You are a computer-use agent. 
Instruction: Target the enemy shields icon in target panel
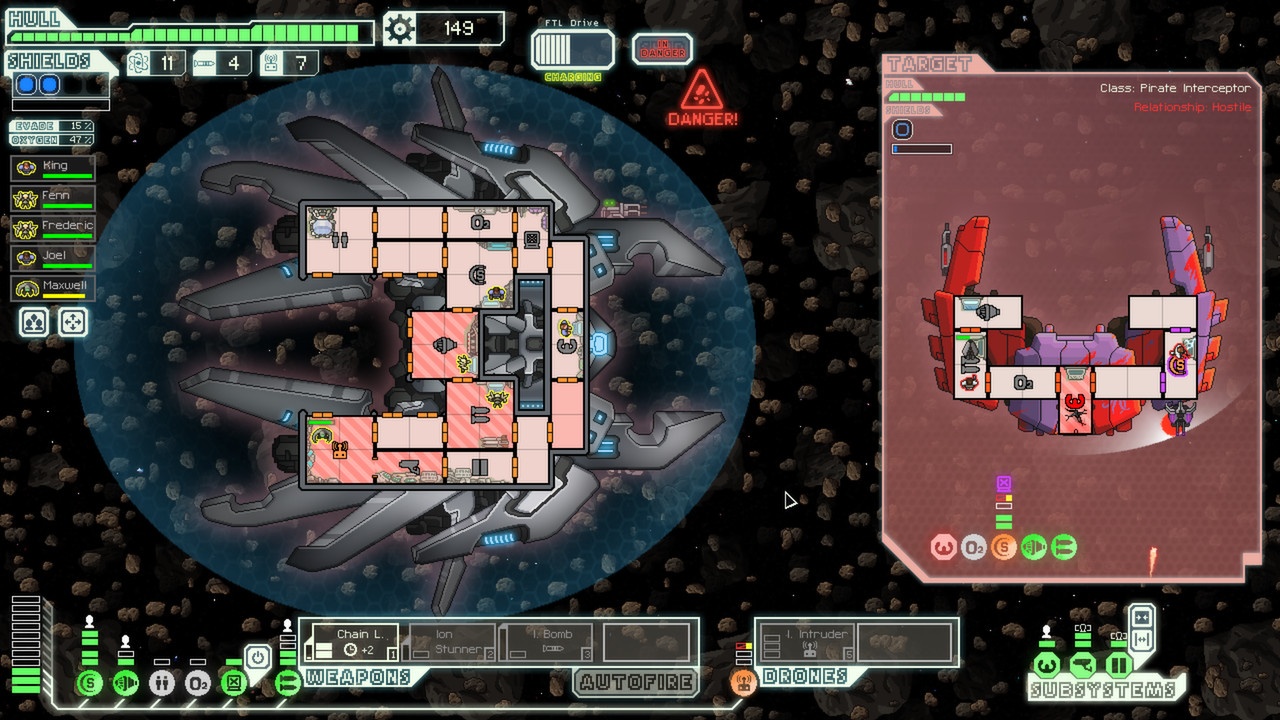click(1003, 548)
